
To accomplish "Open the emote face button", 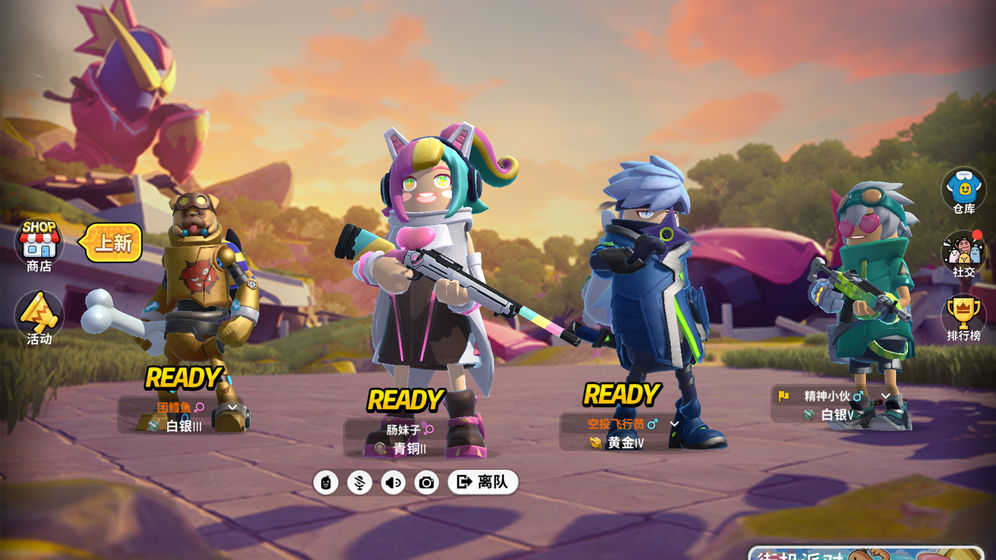I will pyautogui.click(x=326, y=483).
